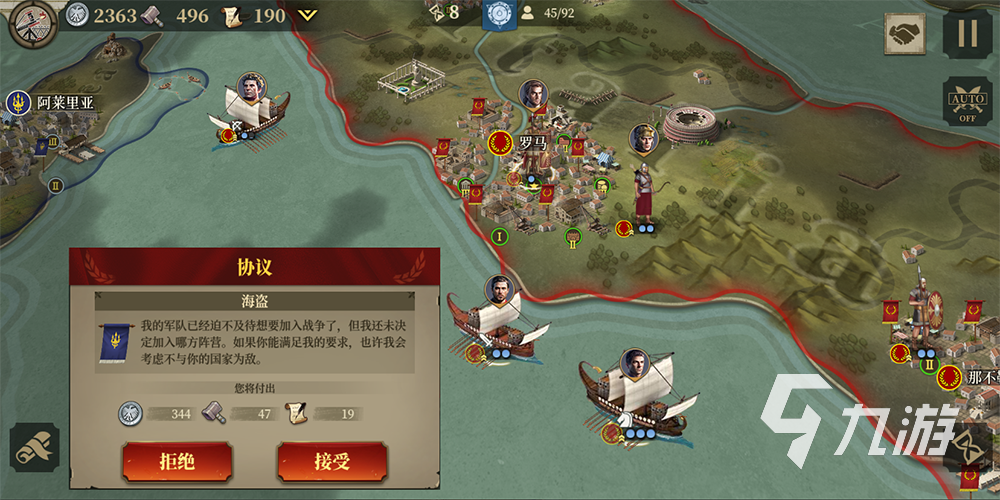Select the city label 罗马
Image resolution: width=1000 pixels, height=500 pixels.
coord(532,143)
